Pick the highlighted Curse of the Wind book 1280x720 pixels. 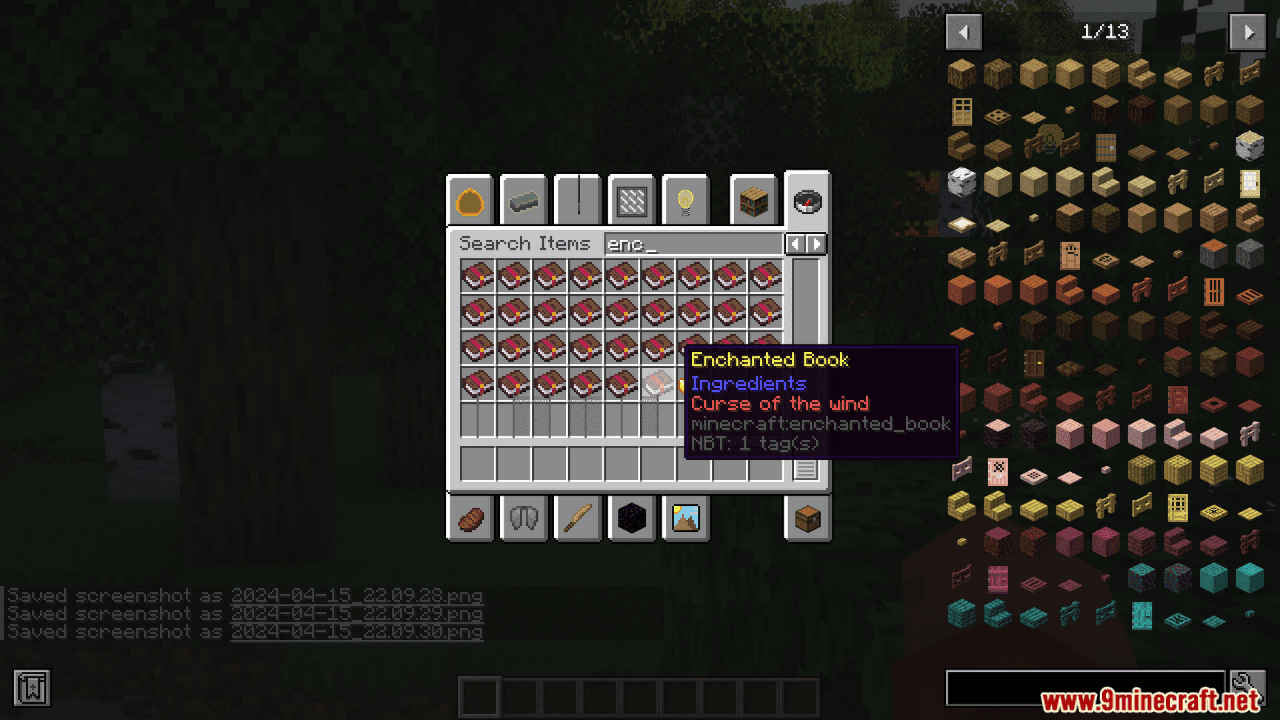(658, 384)
